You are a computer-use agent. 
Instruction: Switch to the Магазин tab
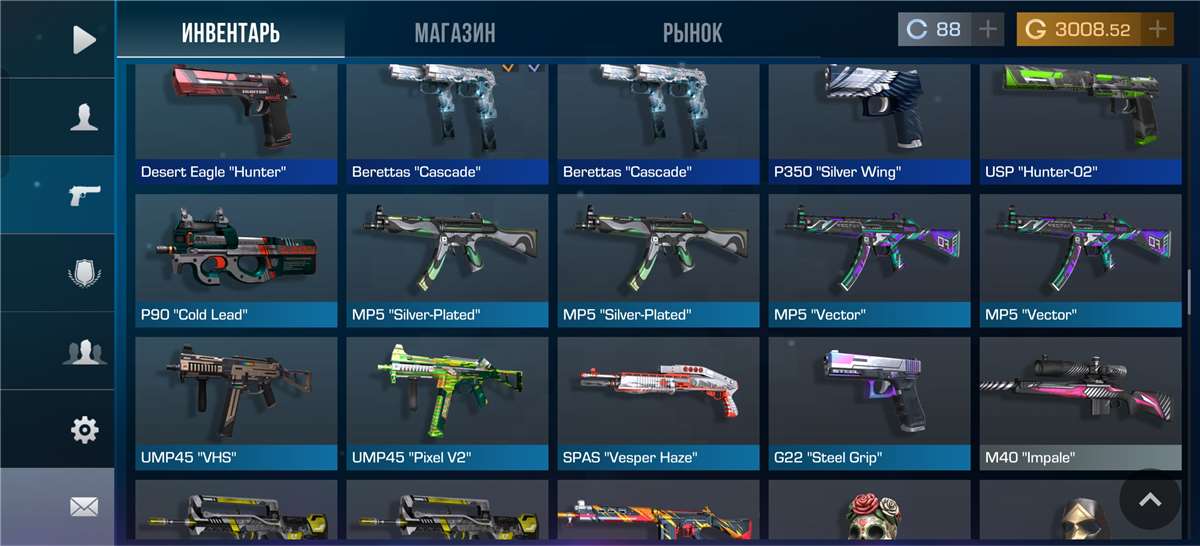pos(455,33)
